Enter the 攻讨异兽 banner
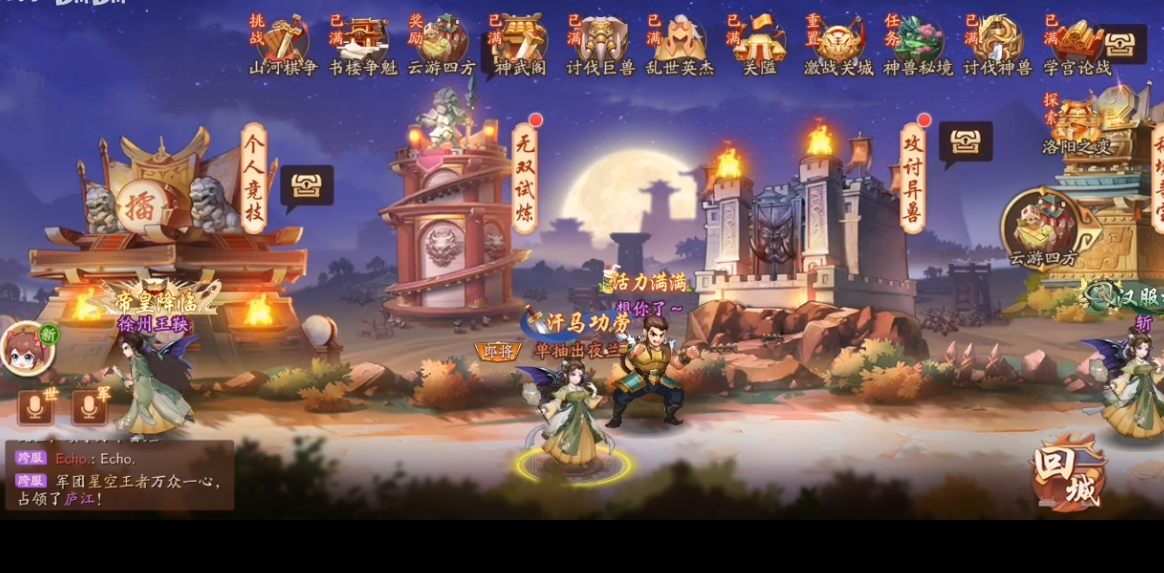Screen dimensions: 1164x573 click(912, 178)
